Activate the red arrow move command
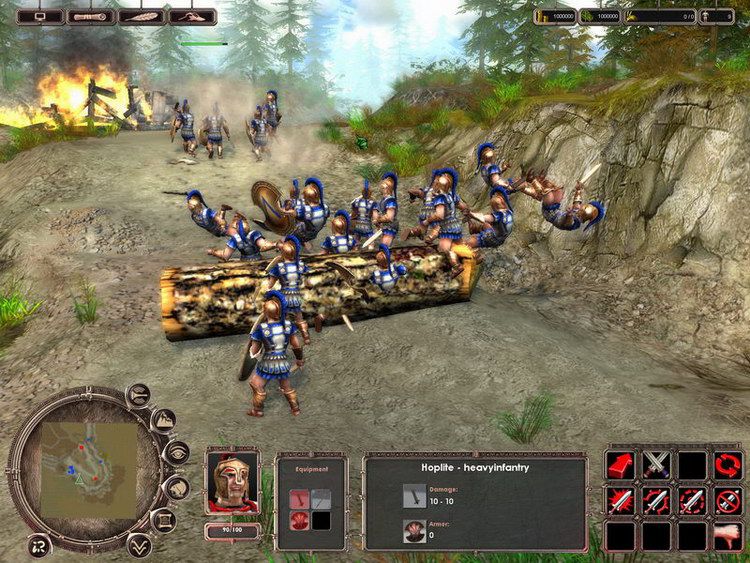The width and height of the screenshot is (750, 563). [x=621, y=465]
